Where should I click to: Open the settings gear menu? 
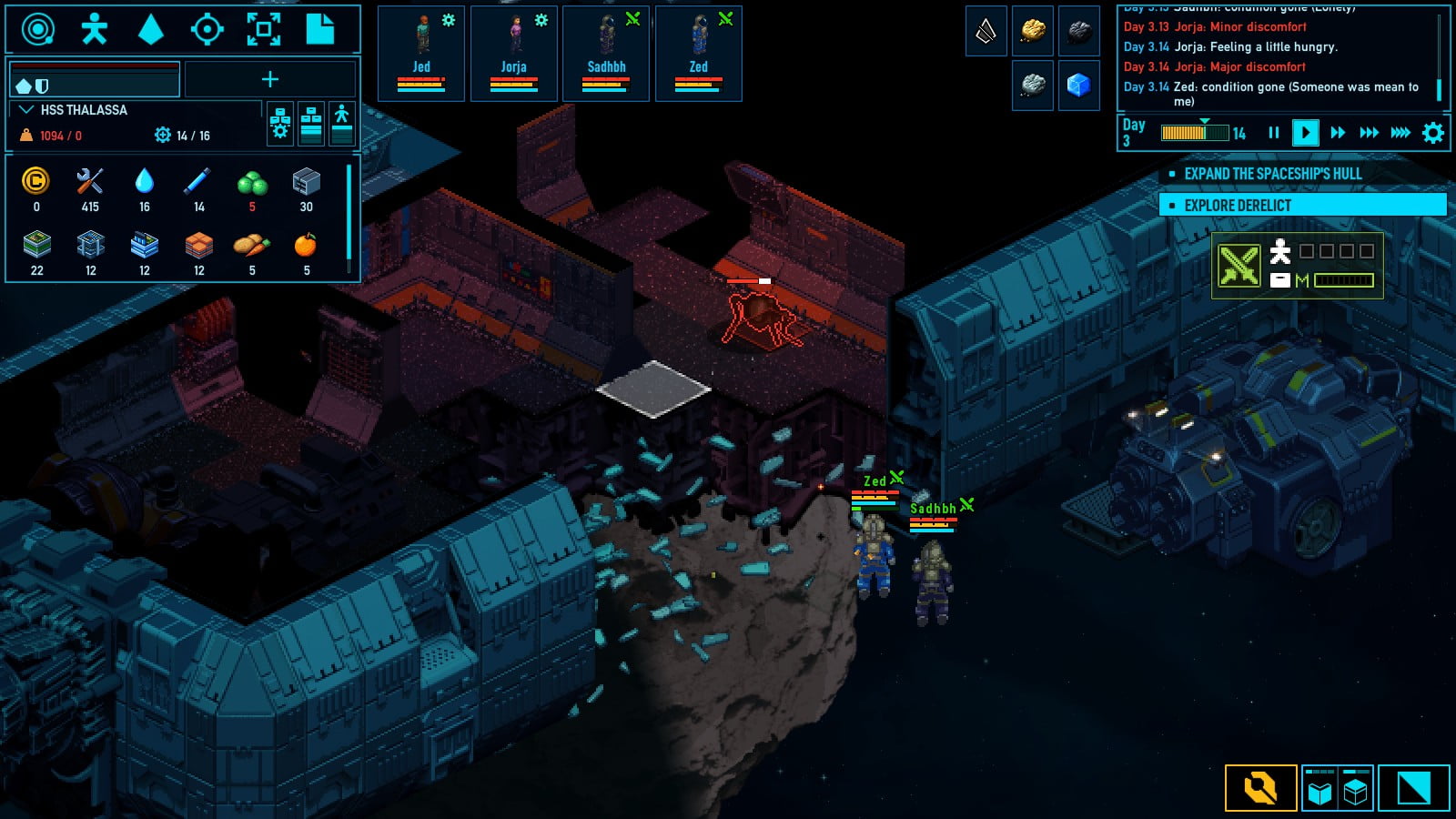(1432, 133)
